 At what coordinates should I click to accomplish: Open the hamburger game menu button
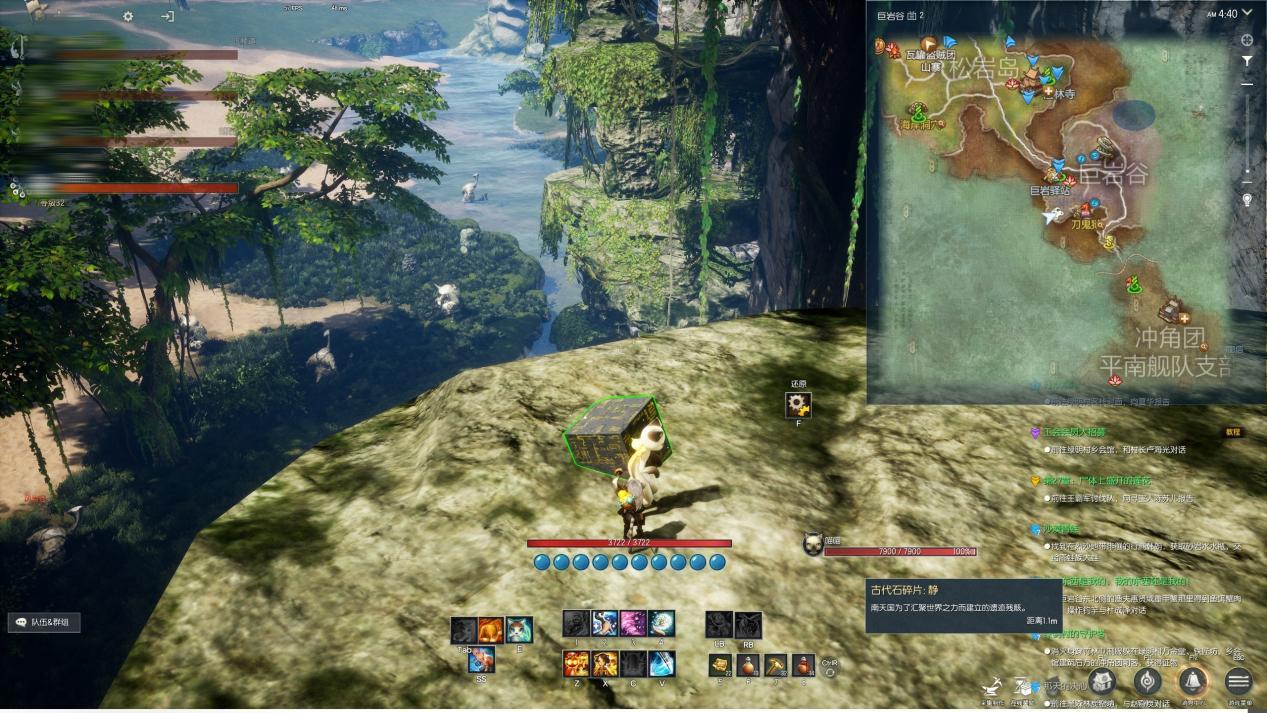tap(1238, 682)
